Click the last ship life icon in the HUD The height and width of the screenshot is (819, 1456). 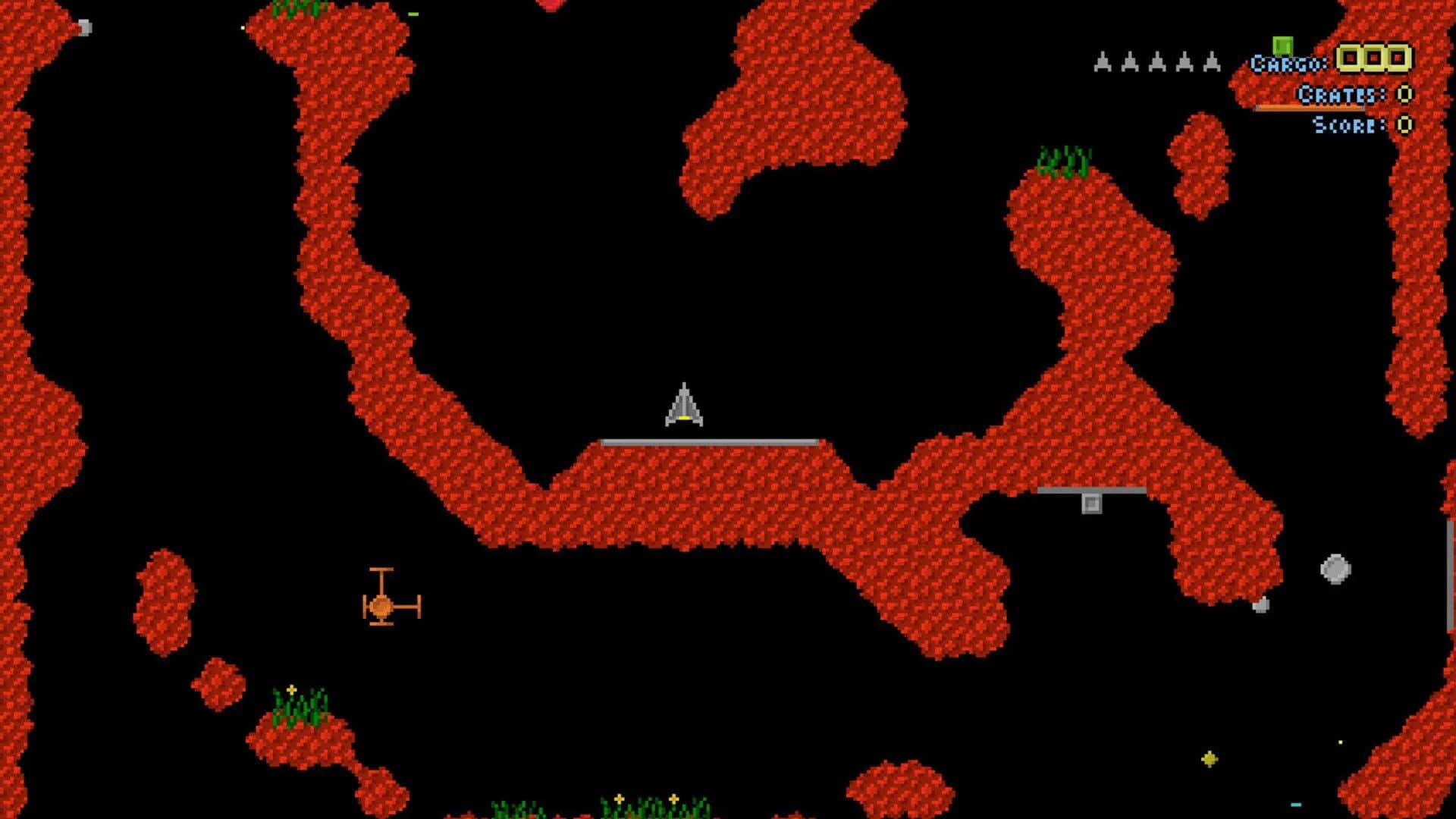click(x=1212, y=62)
